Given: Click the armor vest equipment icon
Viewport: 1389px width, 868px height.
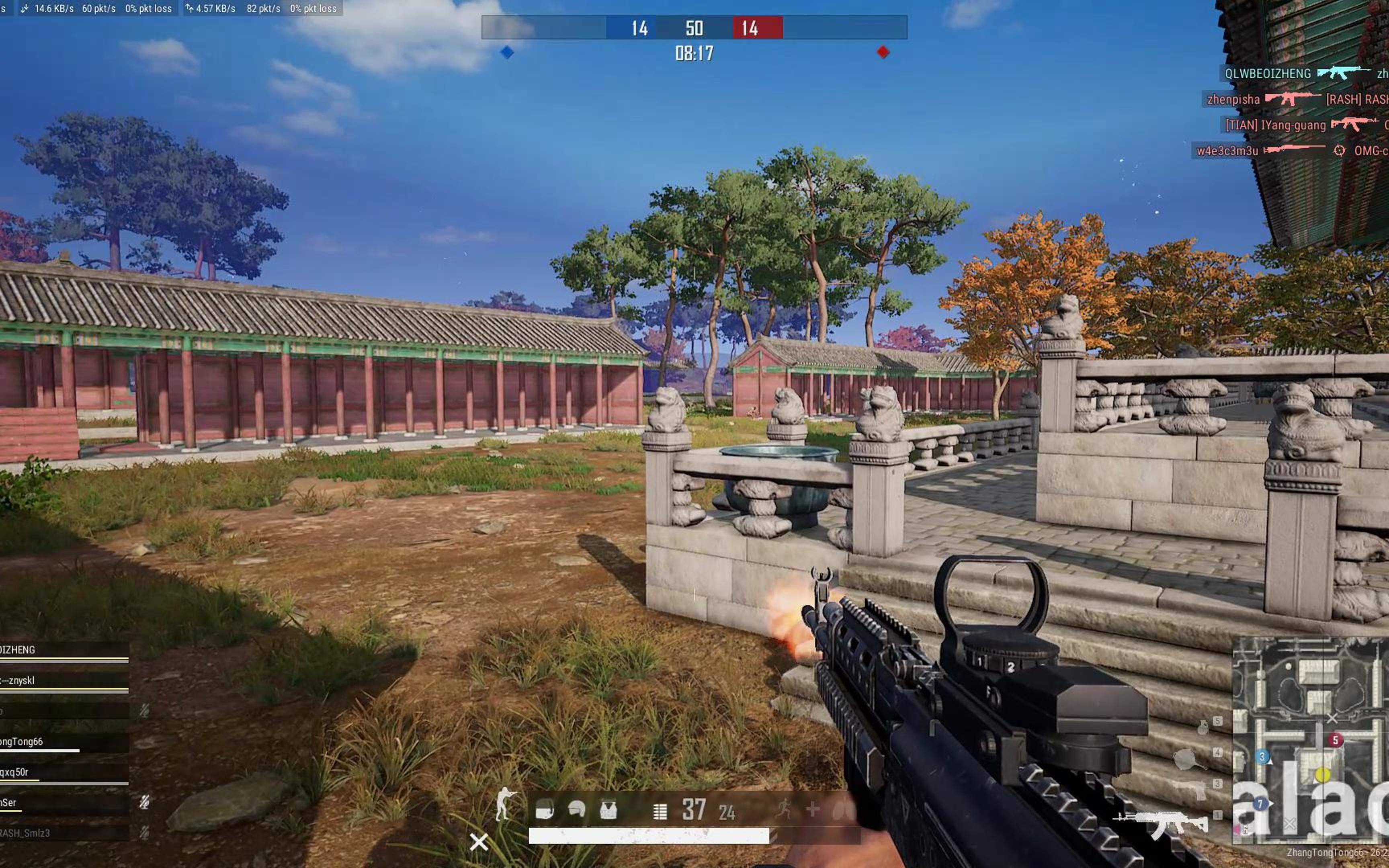Looking at the screenshot, I should (608, 810).
